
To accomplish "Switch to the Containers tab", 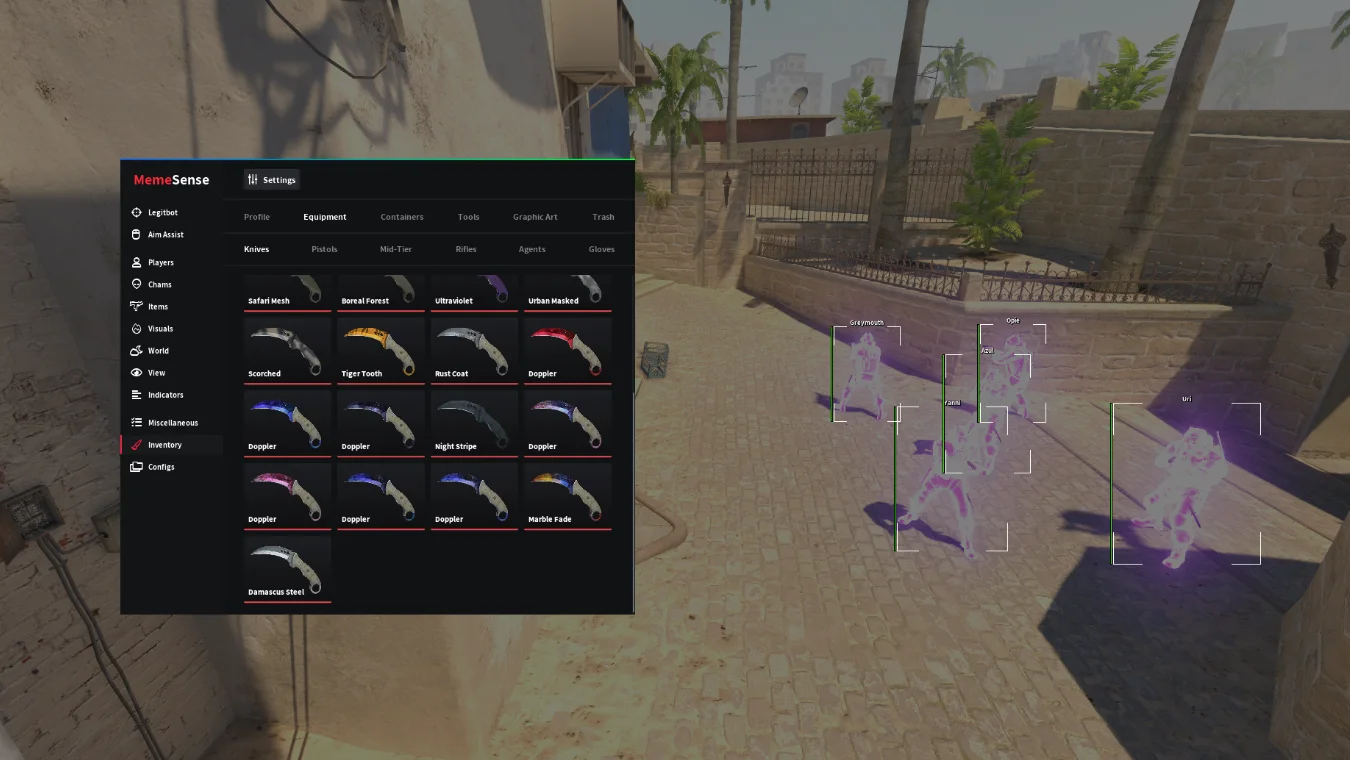I will (x=402, y=217).
